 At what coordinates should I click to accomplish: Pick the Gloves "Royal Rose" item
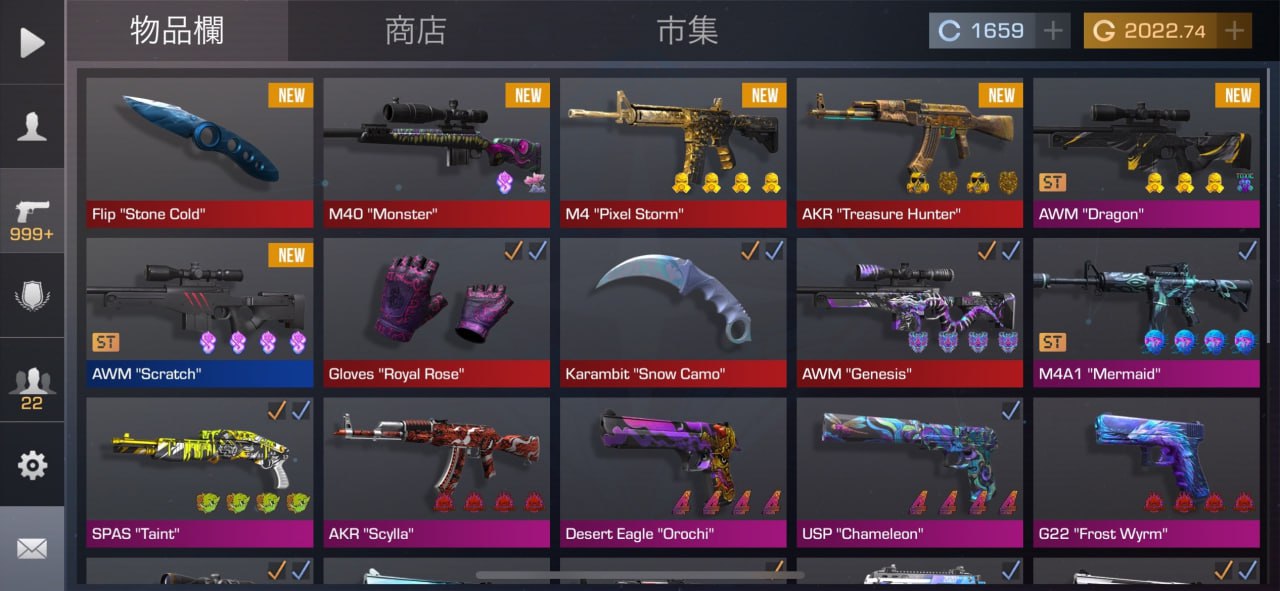436,312
